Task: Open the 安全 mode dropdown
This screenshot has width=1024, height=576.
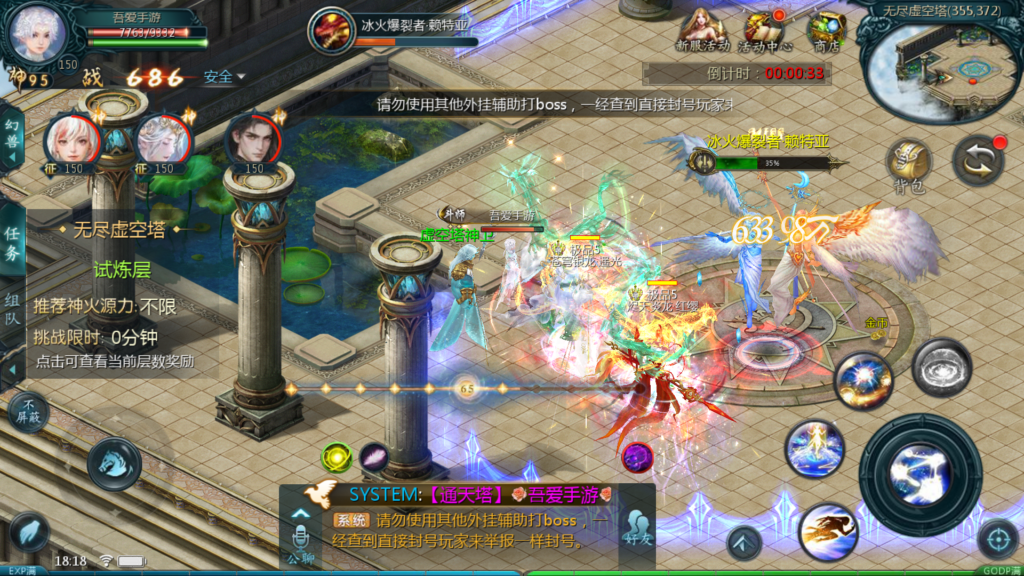Action: (x=223, y=77)
